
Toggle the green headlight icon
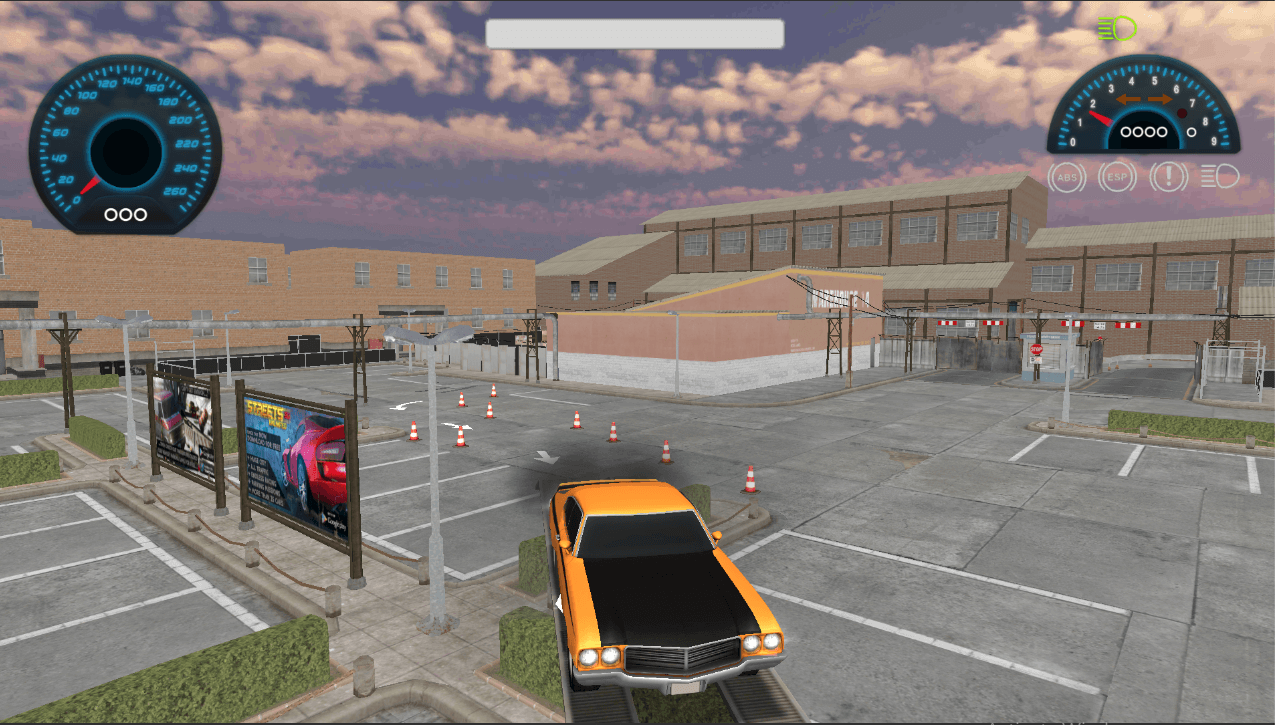pyautogui.click(x=1117, y=28)
